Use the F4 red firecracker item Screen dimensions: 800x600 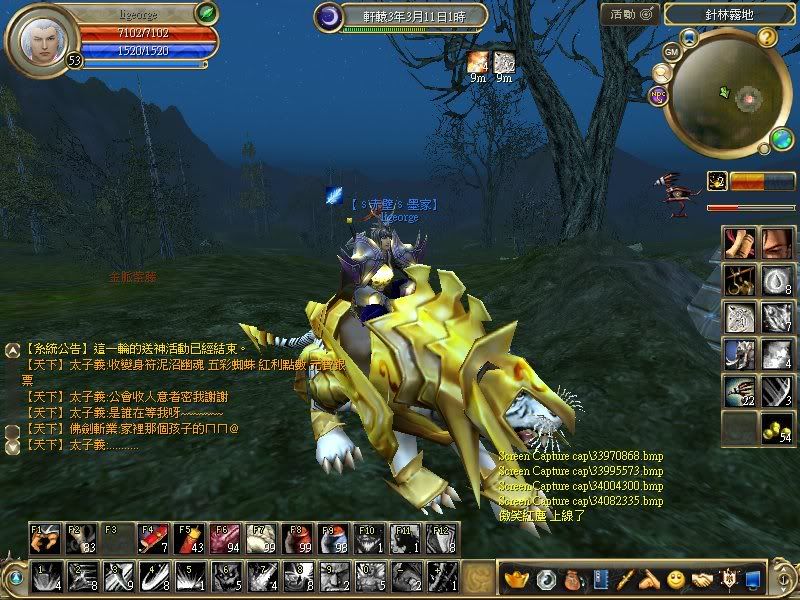tap(152, 539)
